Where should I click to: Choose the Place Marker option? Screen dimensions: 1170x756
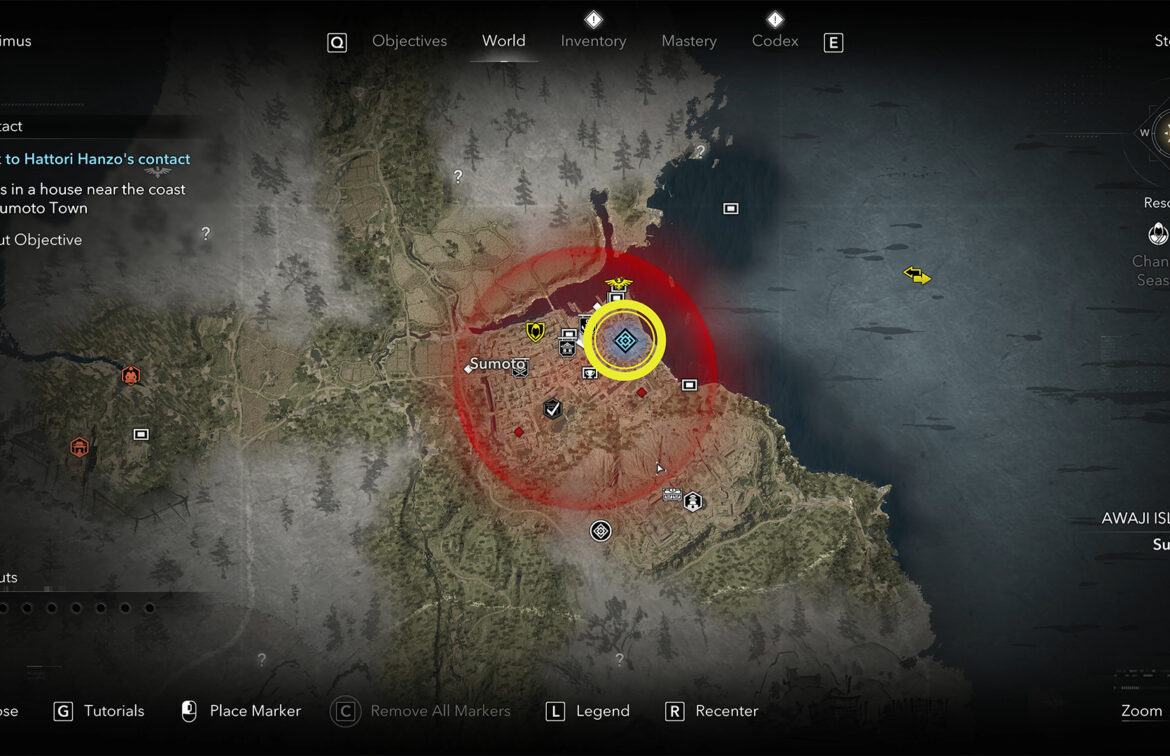(x=254, y=711)
